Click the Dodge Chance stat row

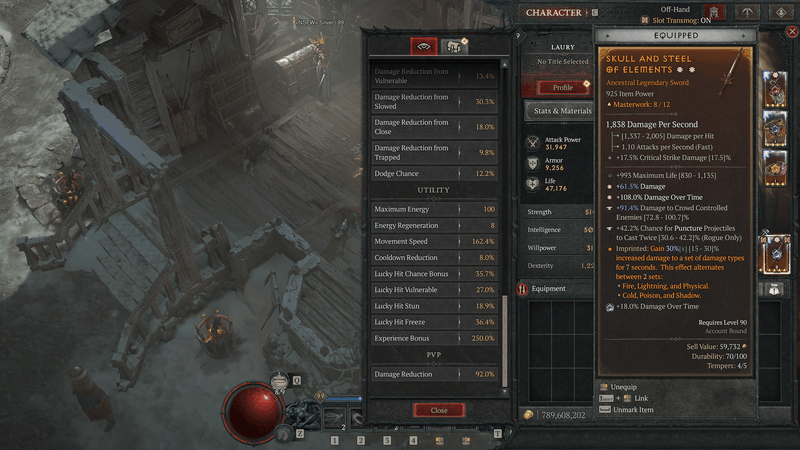coord(436,173)
